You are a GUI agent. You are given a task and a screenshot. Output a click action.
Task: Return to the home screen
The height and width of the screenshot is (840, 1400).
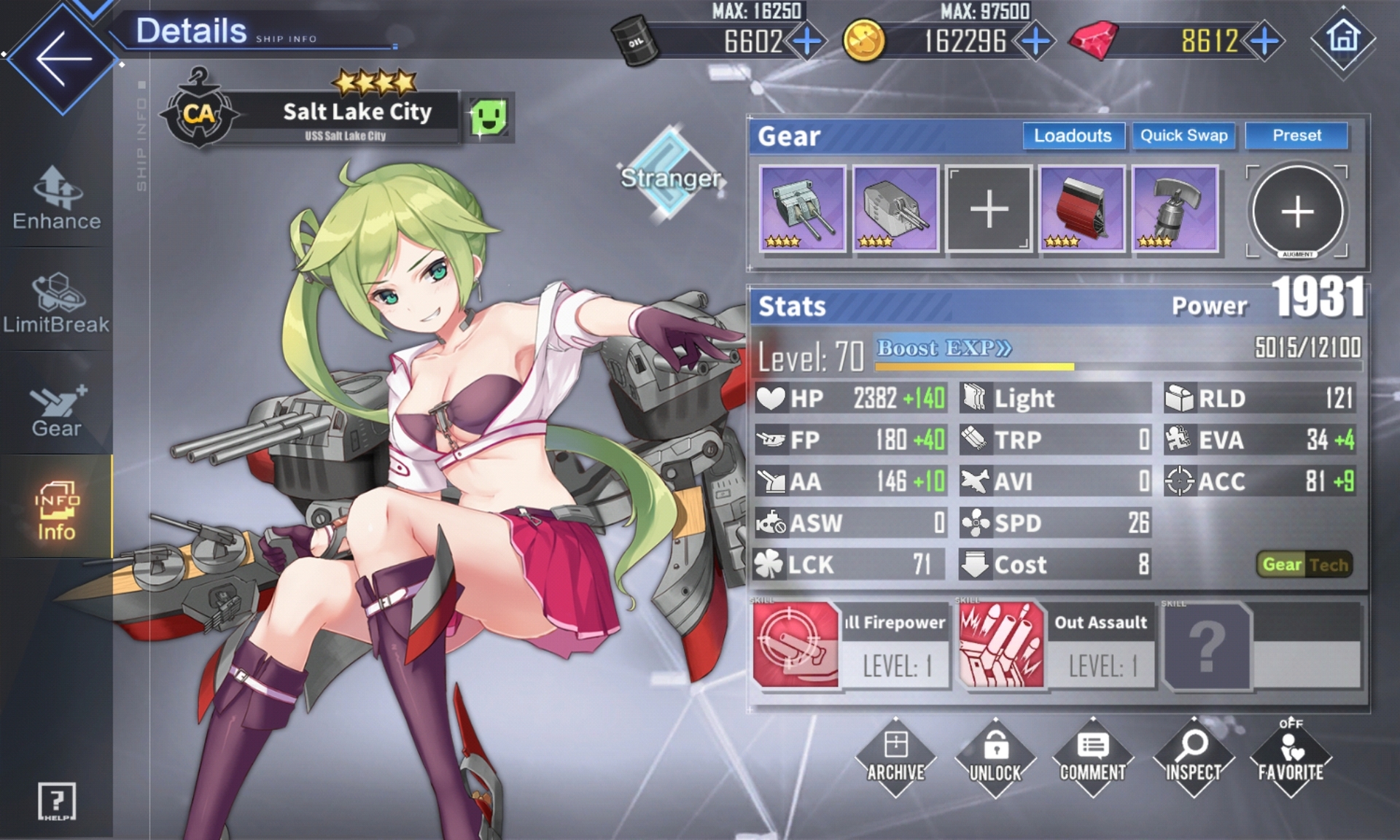pyautogui.click(x=1343, y=39)
